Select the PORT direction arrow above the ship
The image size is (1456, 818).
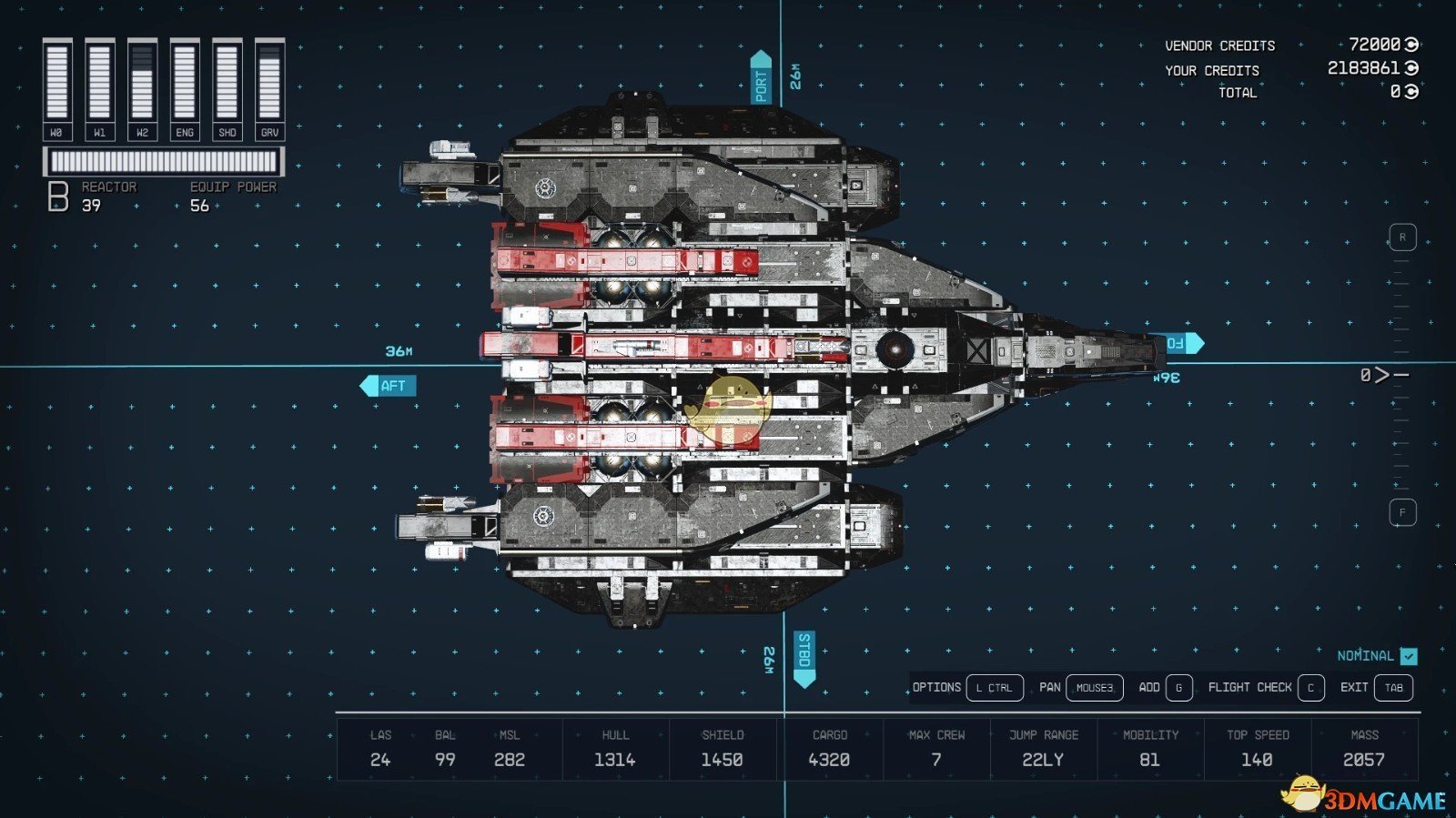tap(761, 77)
